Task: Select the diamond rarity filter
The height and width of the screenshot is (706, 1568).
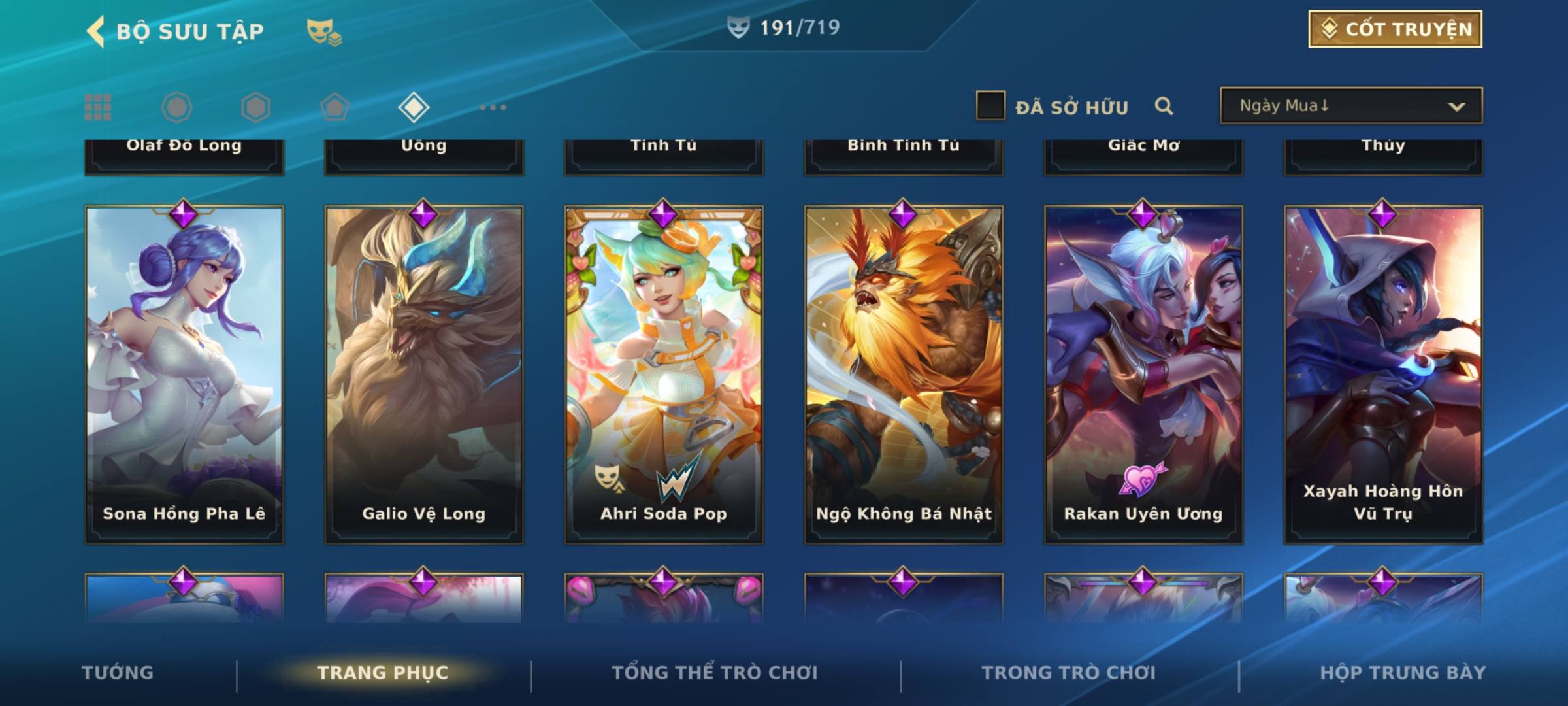Action: tap(414, 107)
